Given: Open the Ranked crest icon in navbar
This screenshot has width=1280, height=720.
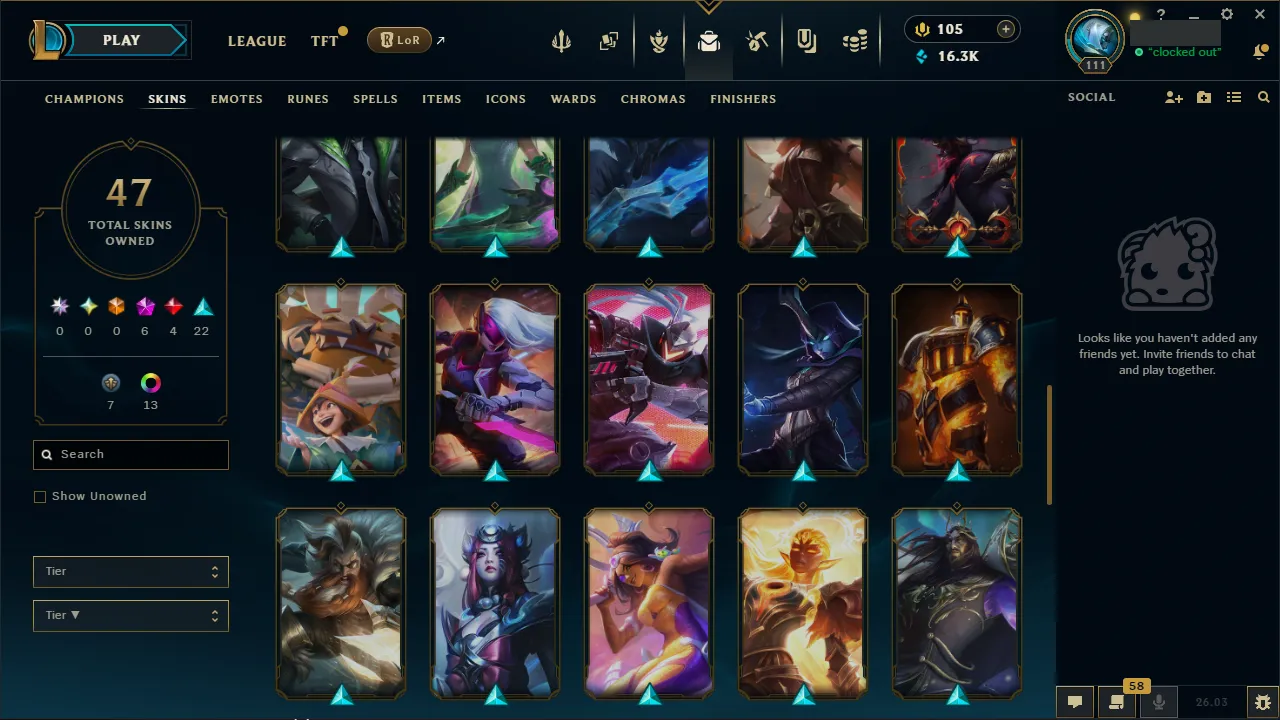Looking at the screenshot, I should [659, 41].
